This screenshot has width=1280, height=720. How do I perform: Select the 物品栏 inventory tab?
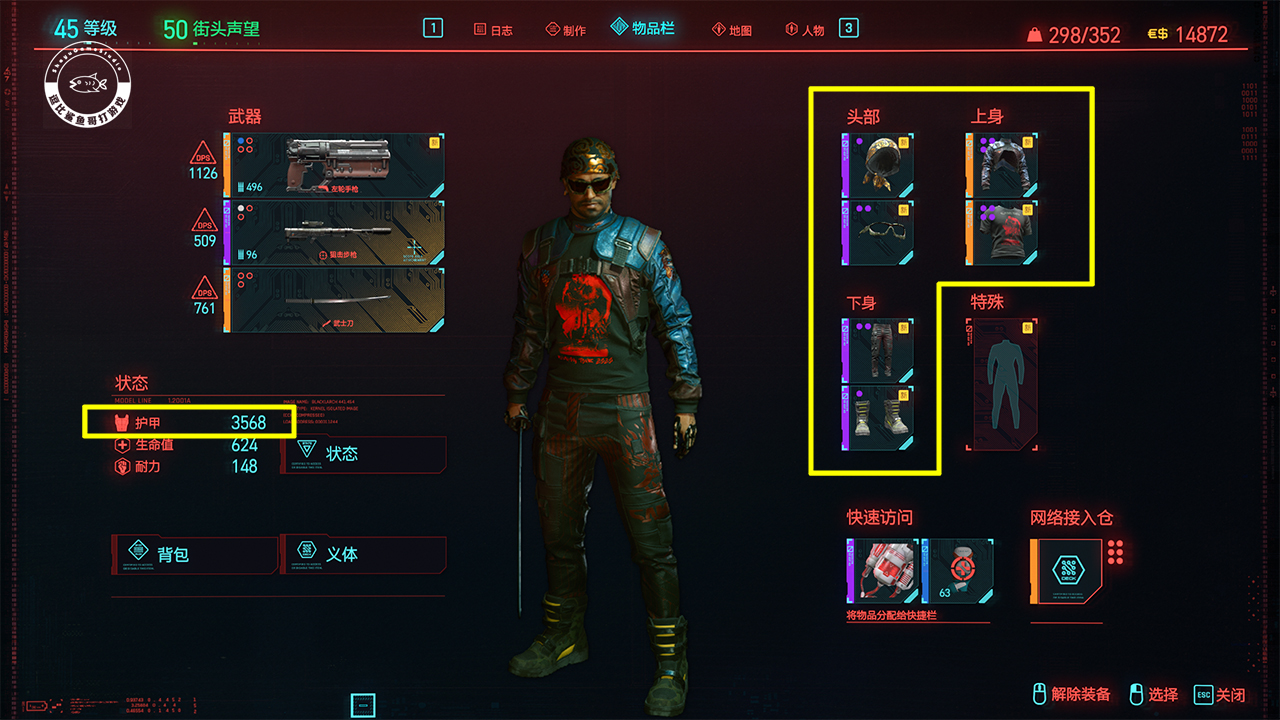[x=643, y=29]
